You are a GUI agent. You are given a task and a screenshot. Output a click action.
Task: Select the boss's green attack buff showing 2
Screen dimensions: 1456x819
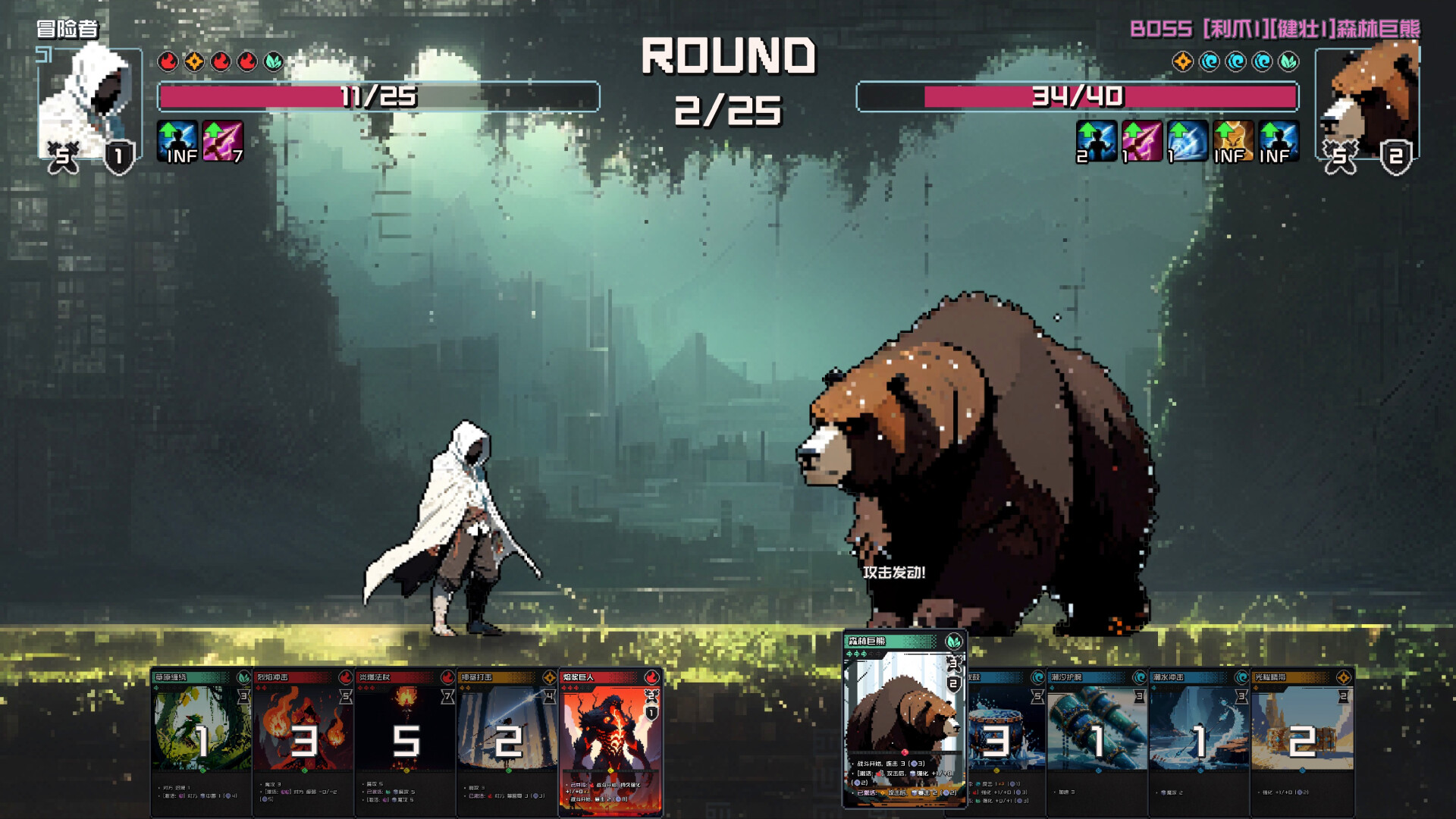(x=1096, y=143)
